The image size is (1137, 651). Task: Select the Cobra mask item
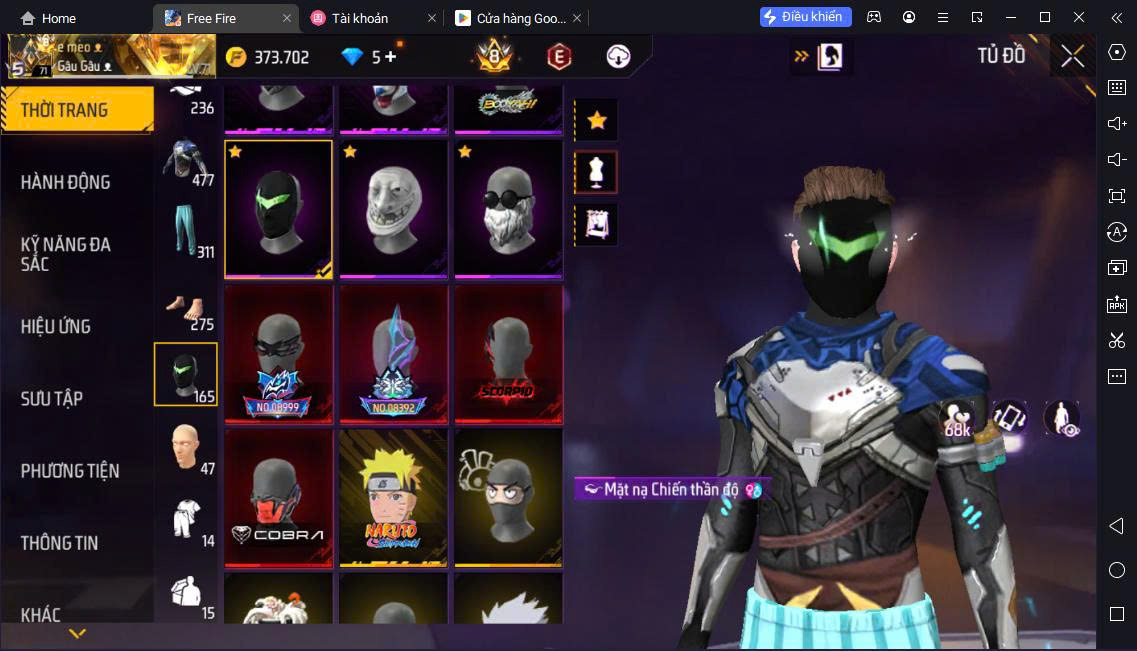click(279, 497)
